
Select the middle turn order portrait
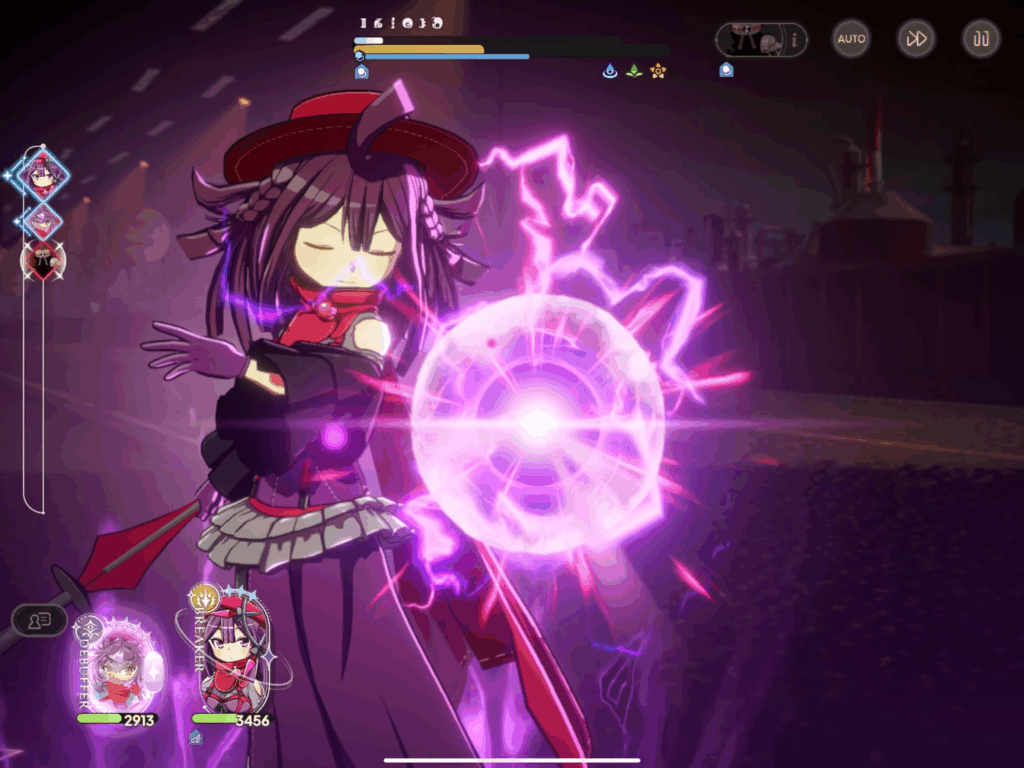42,220
